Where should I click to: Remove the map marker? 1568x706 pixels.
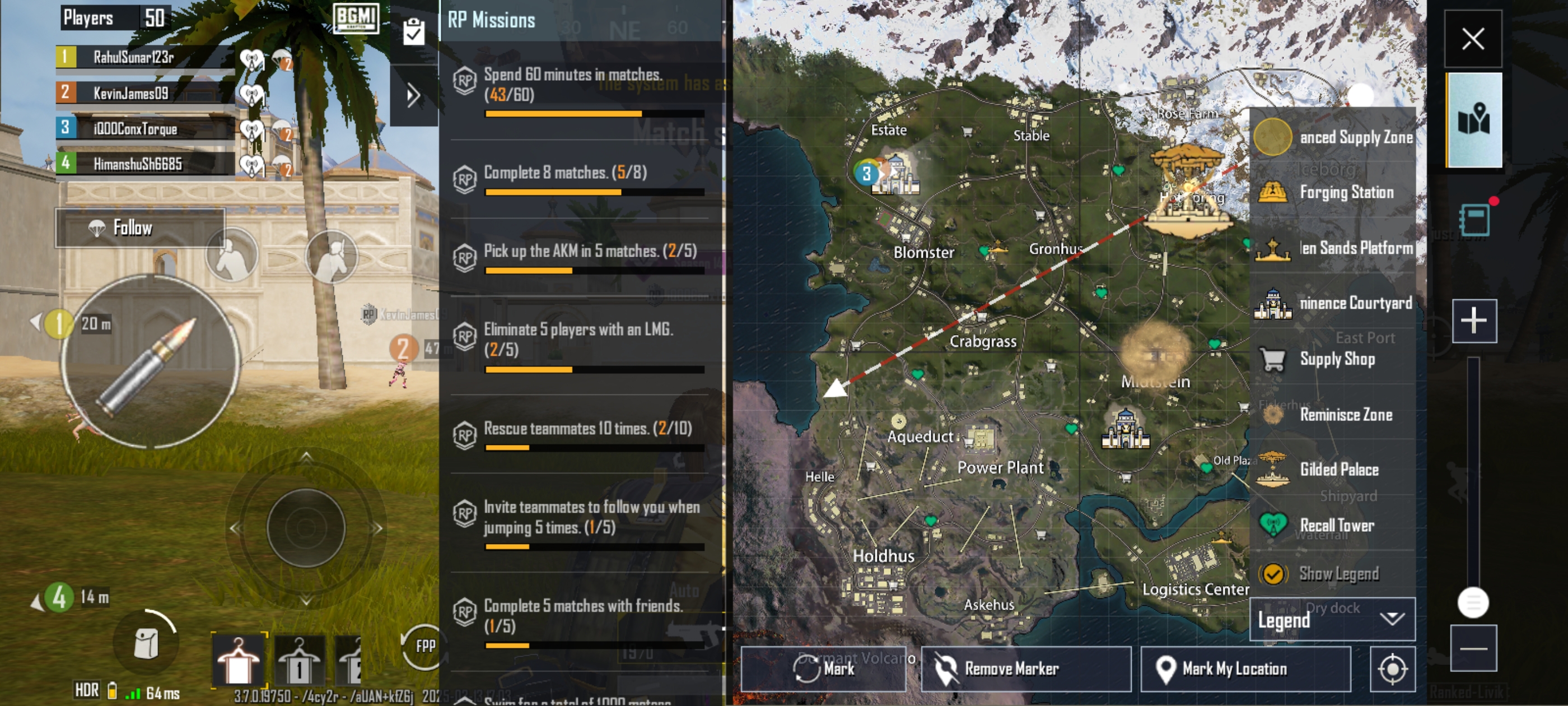click(1026, 669)
